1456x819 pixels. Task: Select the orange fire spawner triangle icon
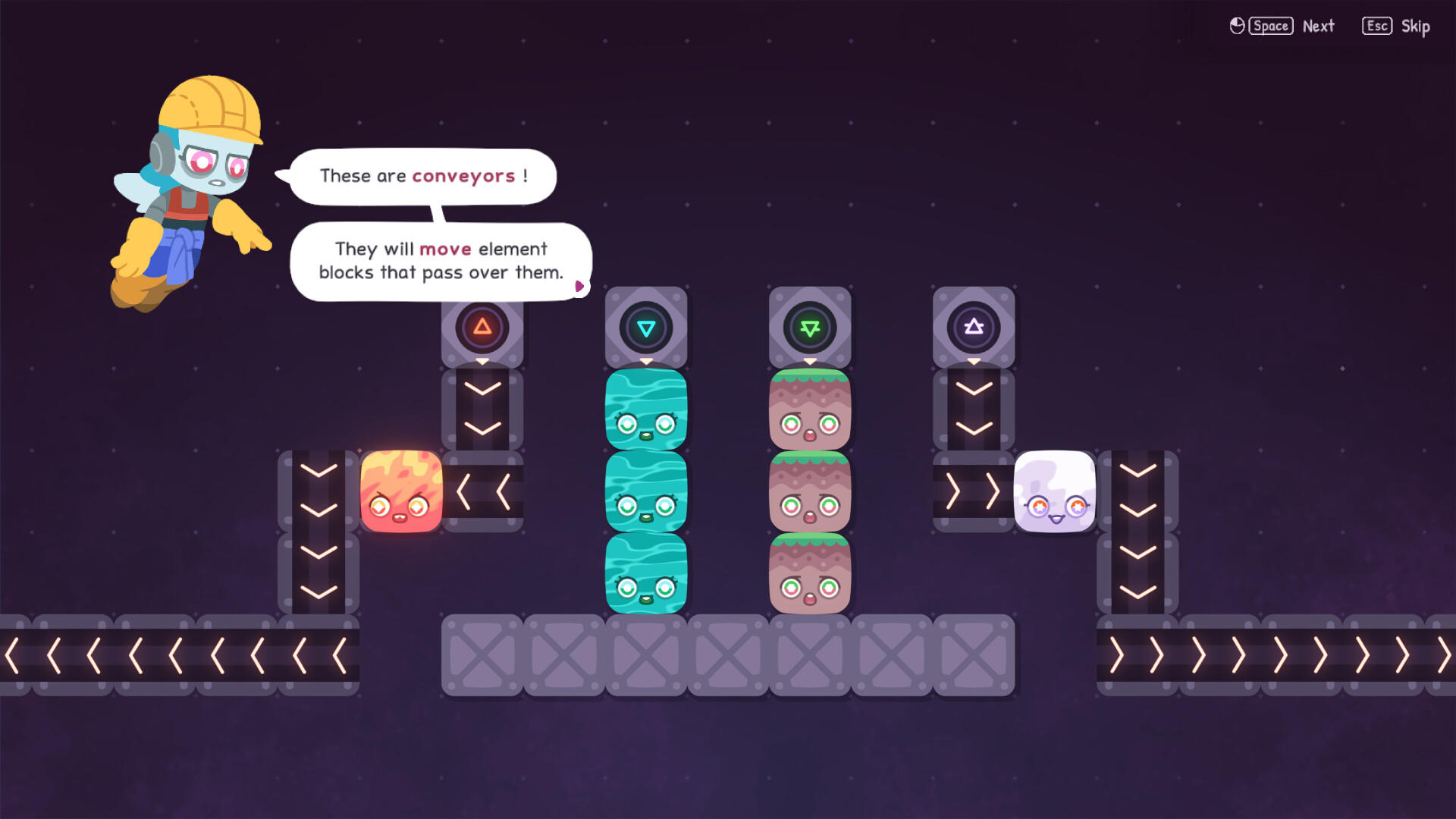tap(483, 328)
